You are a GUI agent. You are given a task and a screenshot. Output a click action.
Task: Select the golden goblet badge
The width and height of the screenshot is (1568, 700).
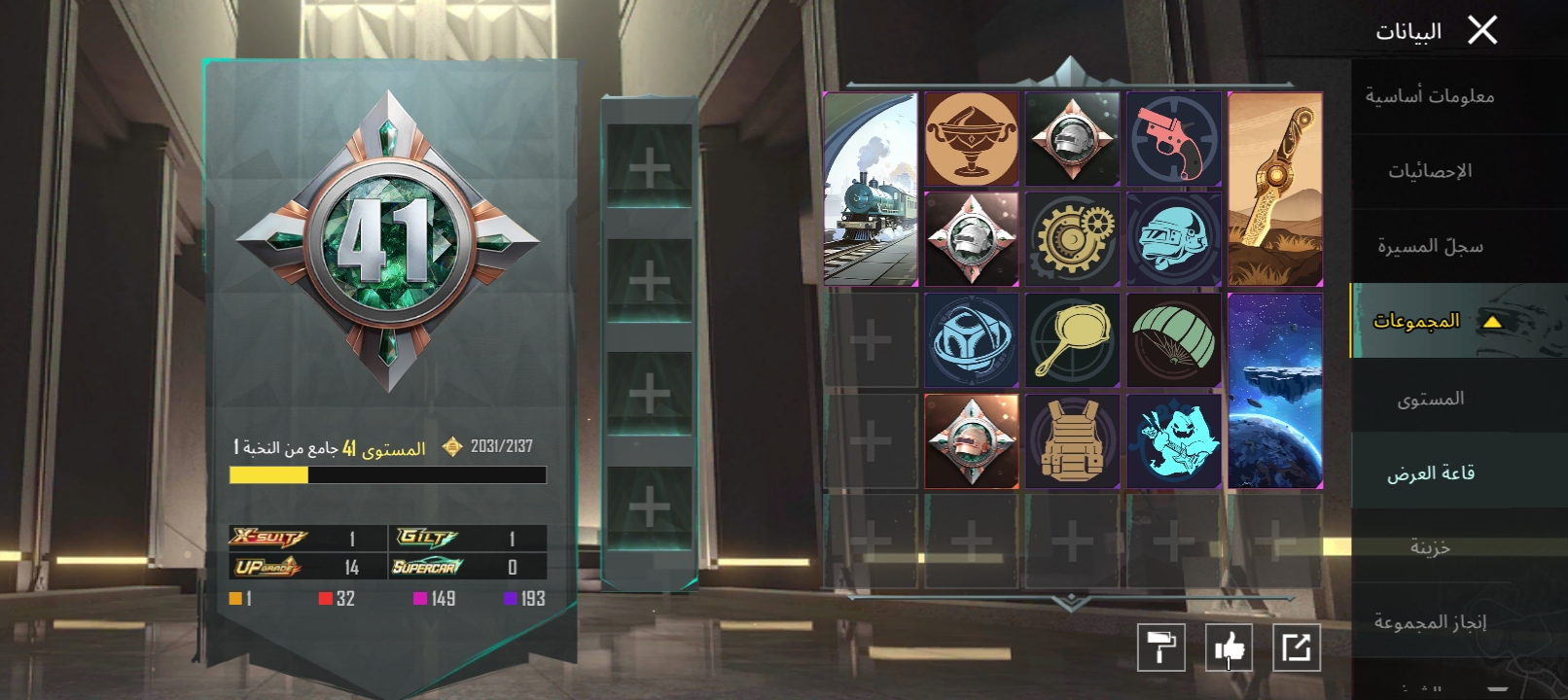(971, 139)
